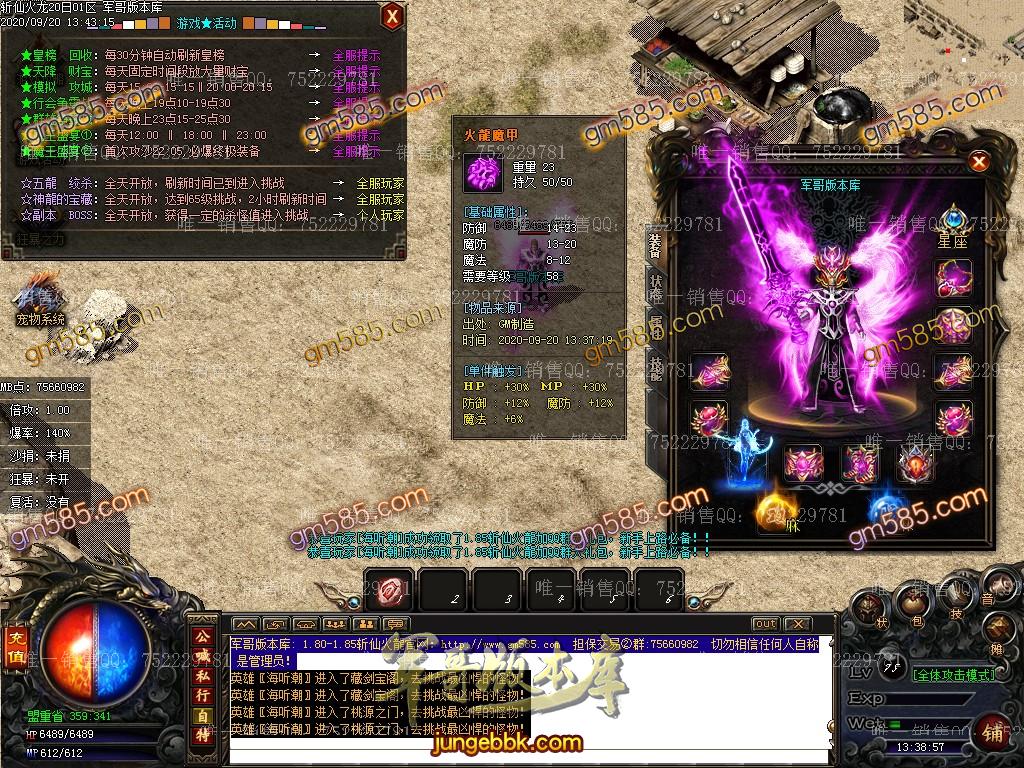Choose the 行 guild chat channel
This screenshot has height=768, width=1024.
[x=202, y=695]
